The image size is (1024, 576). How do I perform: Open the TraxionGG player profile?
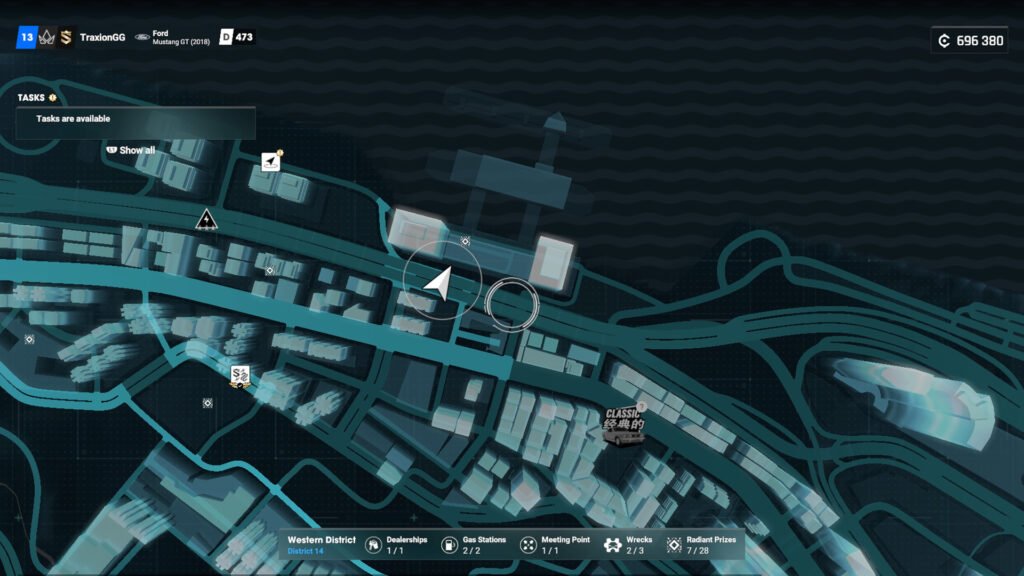(103, 37)
